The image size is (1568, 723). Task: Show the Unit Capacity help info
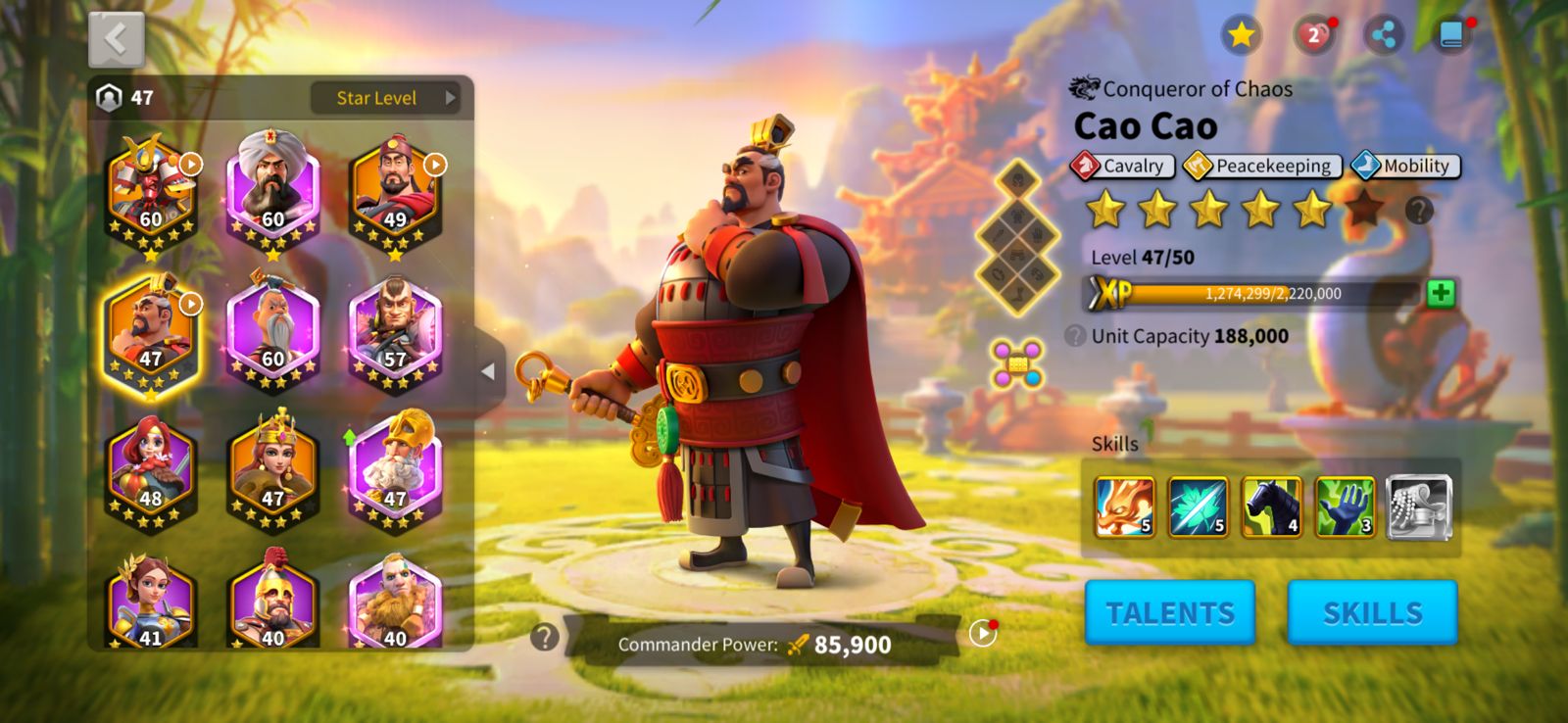pos(1075,336)
